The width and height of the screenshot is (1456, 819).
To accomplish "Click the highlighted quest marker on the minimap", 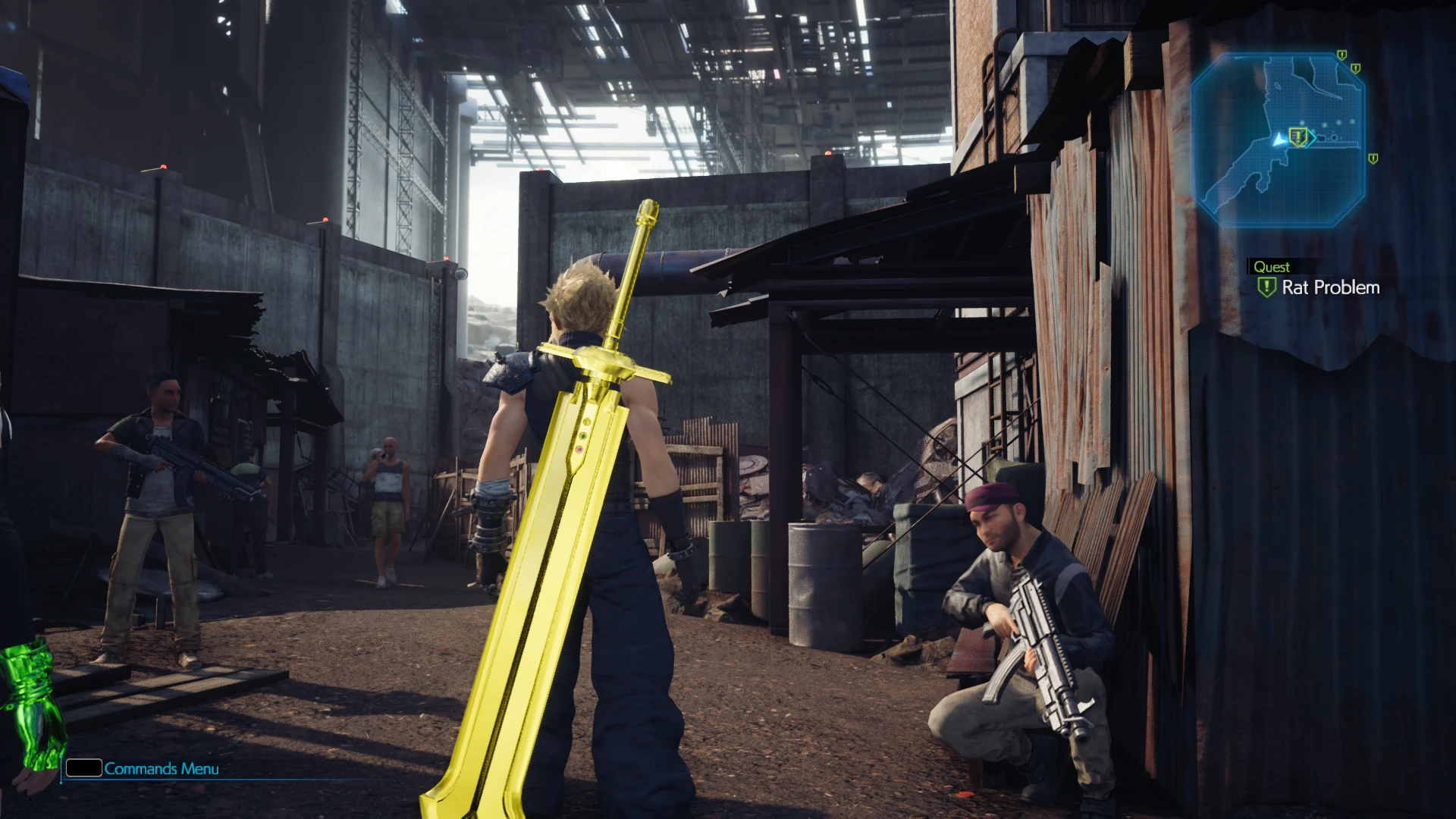I will 1298,137.
